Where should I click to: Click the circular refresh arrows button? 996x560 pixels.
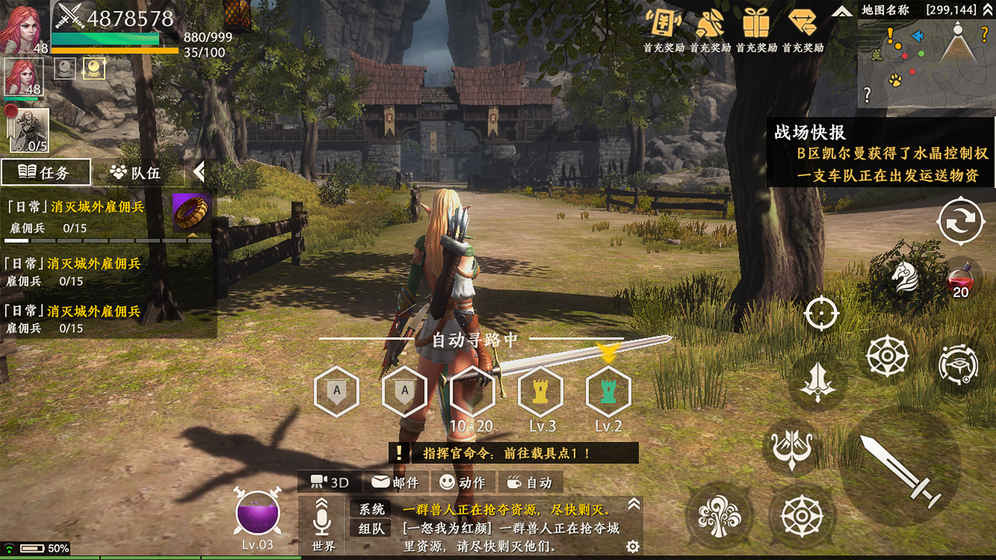click(960, 221)
